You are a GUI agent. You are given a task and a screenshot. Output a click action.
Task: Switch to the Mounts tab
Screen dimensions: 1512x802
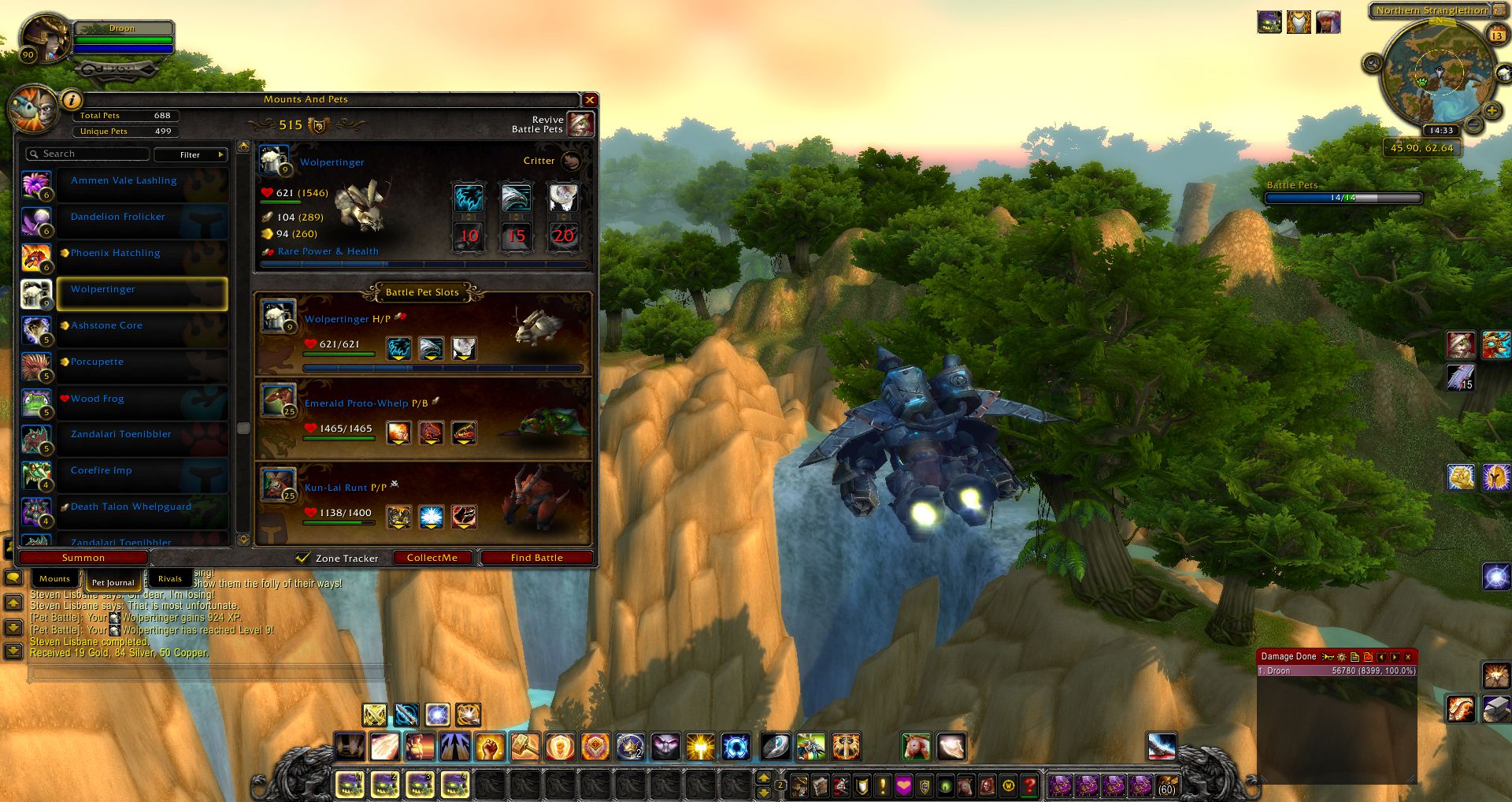pos(54,579)
